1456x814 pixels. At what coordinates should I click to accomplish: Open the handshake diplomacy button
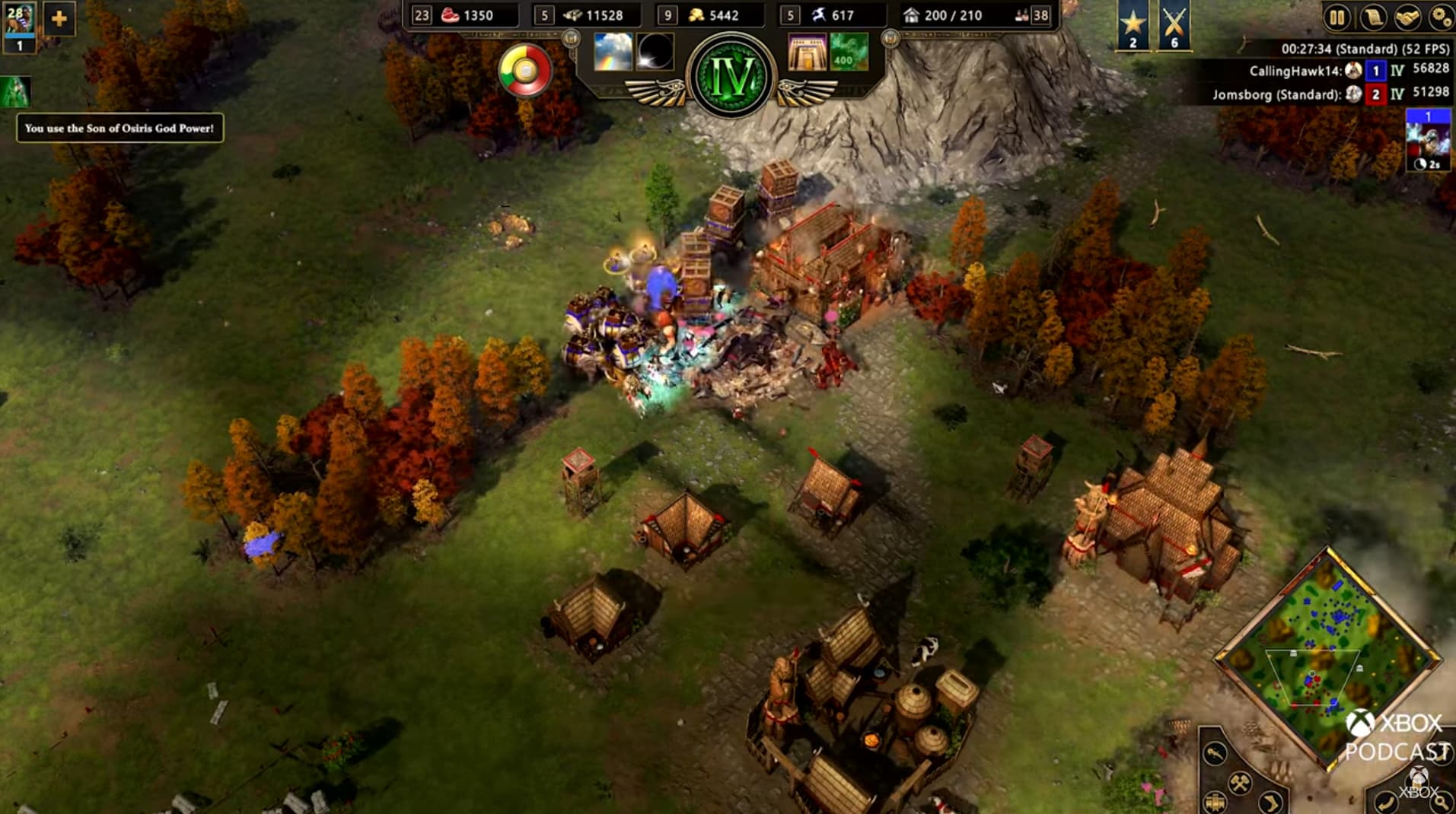1407,17
